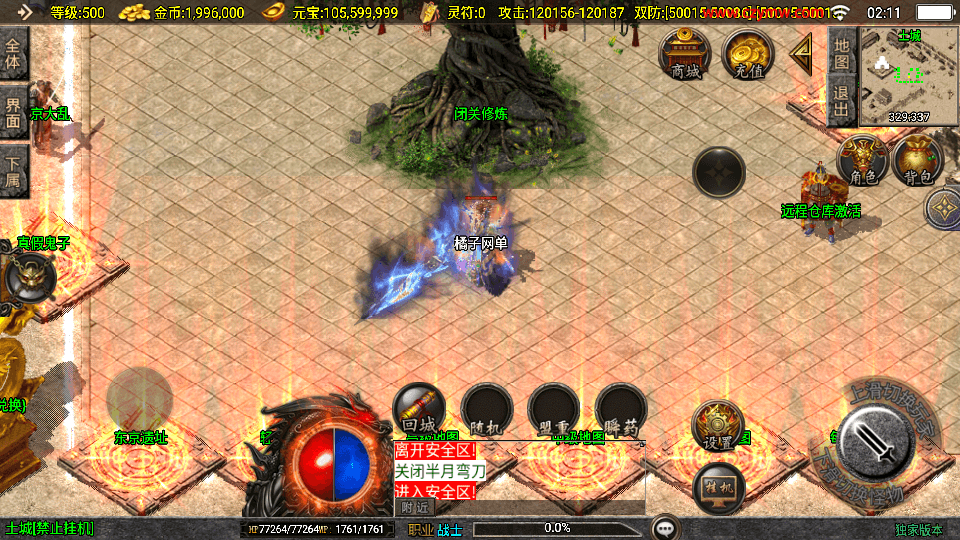Activate the 盟重 teleport slot

coord(554,409)
